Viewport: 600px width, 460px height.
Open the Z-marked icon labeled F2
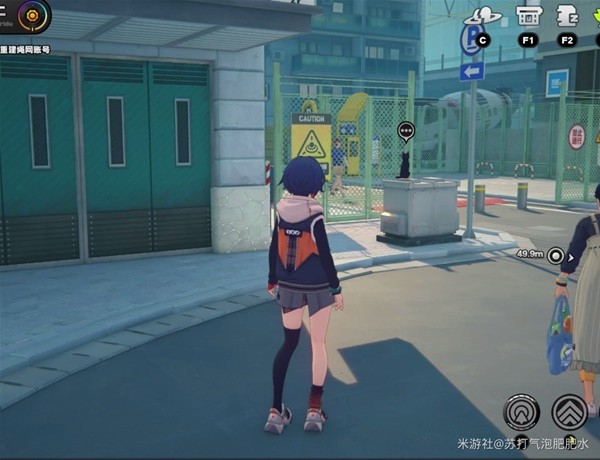tap(567, 17)
